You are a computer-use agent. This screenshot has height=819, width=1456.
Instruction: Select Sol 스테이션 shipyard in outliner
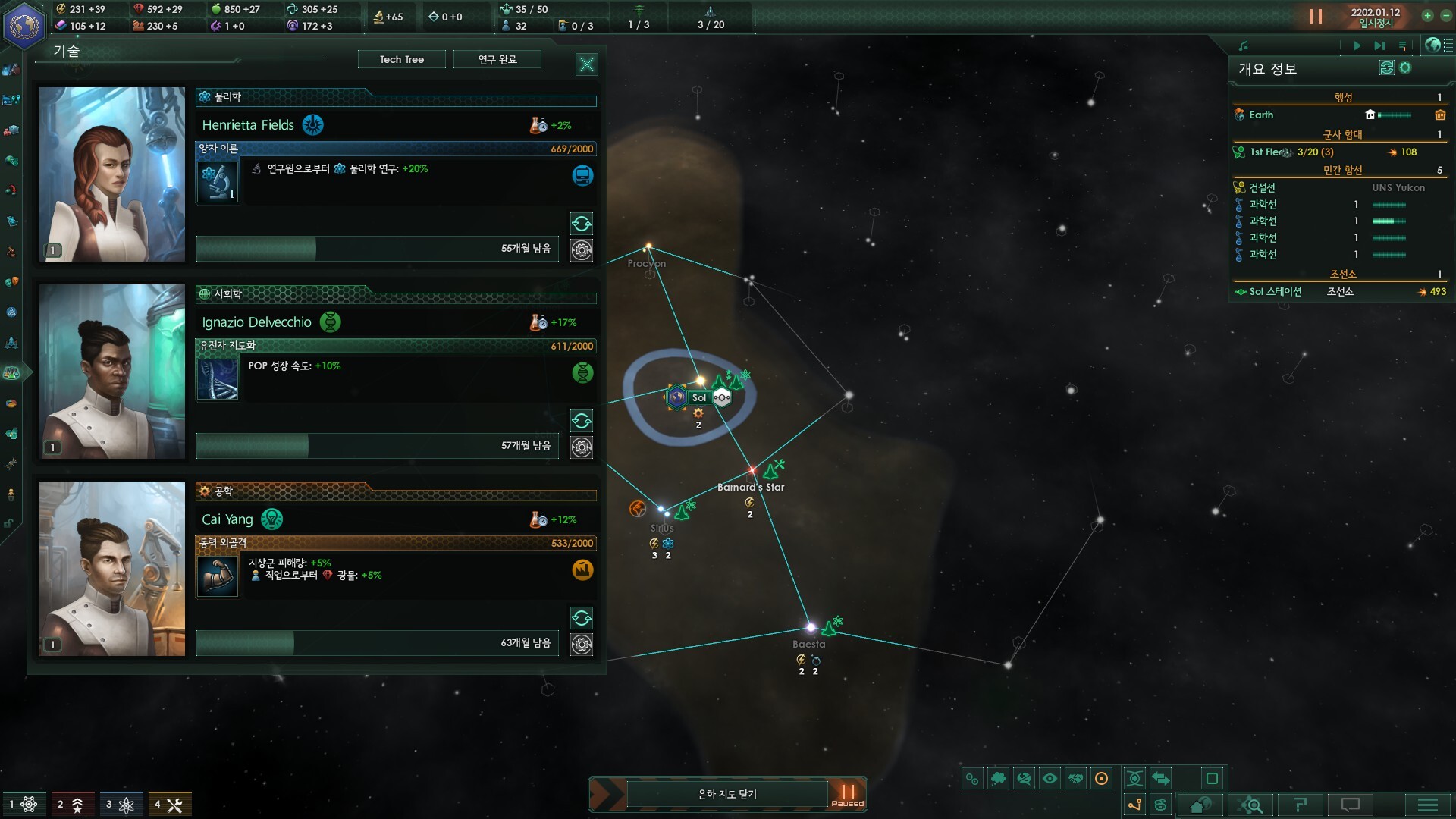pos(1276,292)
